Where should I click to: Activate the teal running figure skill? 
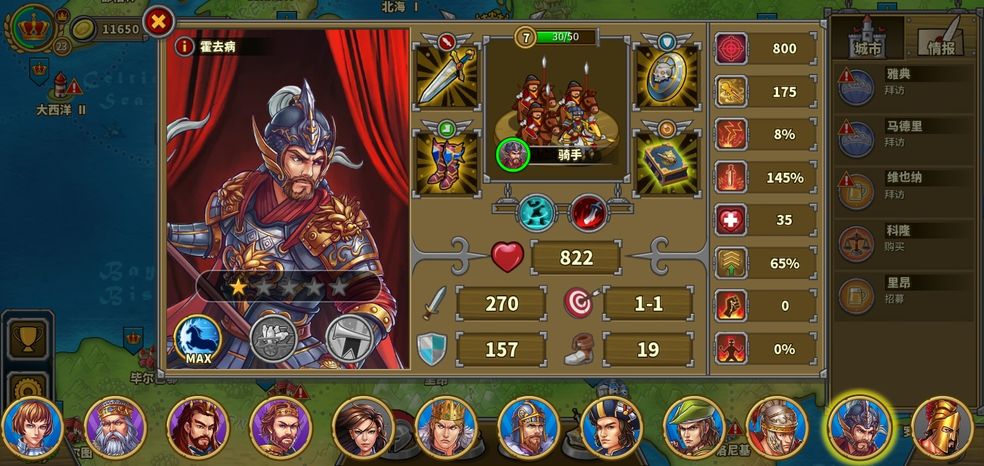[535, 212]
